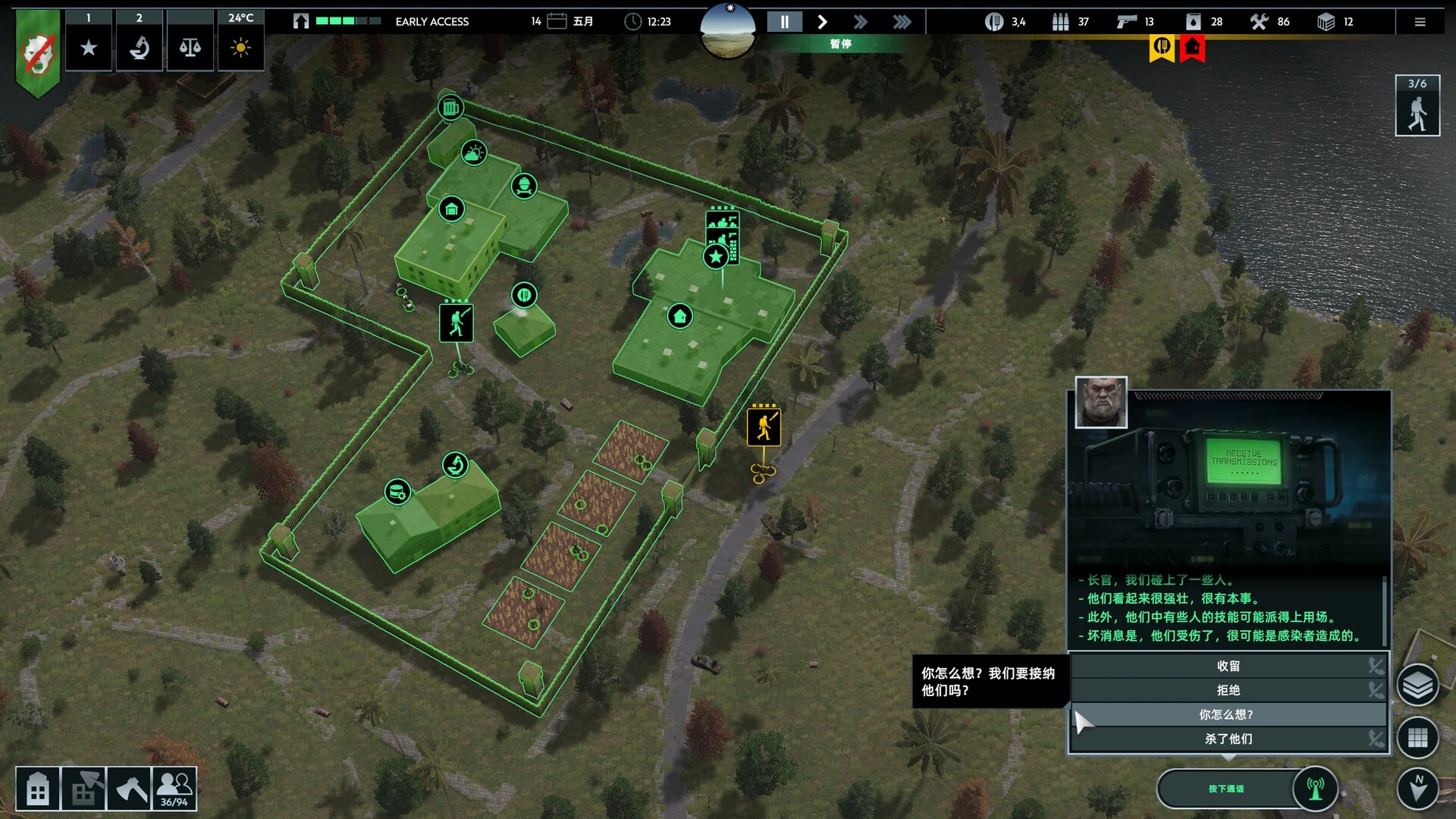Select the 拒绝 reply
Image resolution: width=1456 pixels, height=819 pixels.
tap(1228, 690)
